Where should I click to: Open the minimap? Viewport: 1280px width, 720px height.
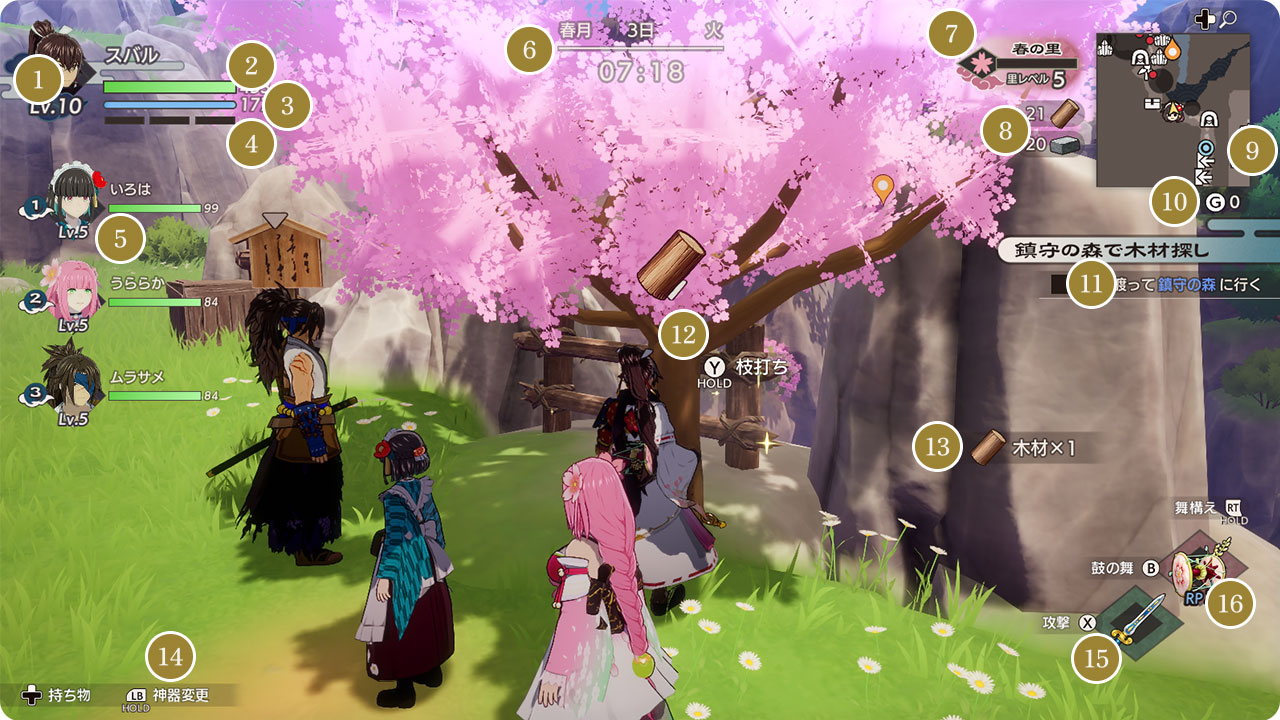point(1172,110)
